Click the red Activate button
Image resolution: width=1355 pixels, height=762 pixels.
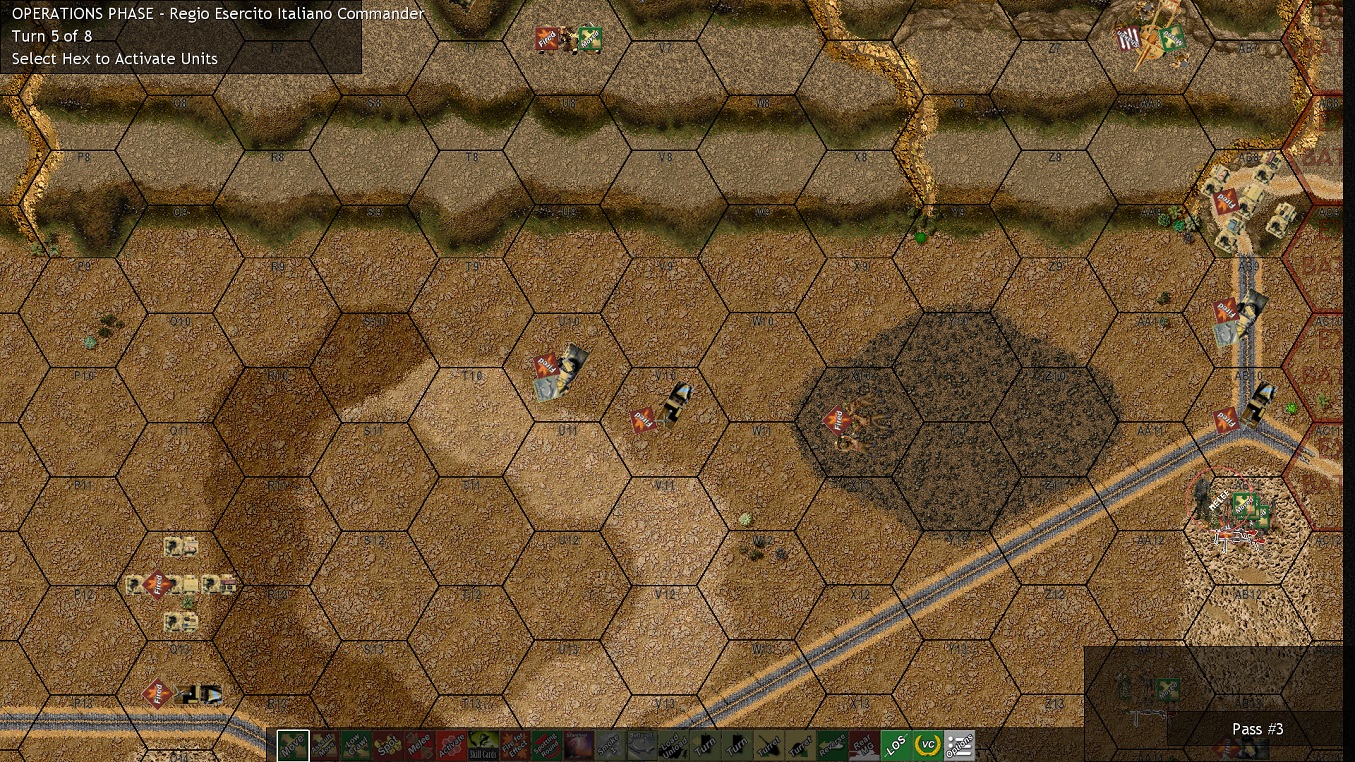[x=451, y=745]
